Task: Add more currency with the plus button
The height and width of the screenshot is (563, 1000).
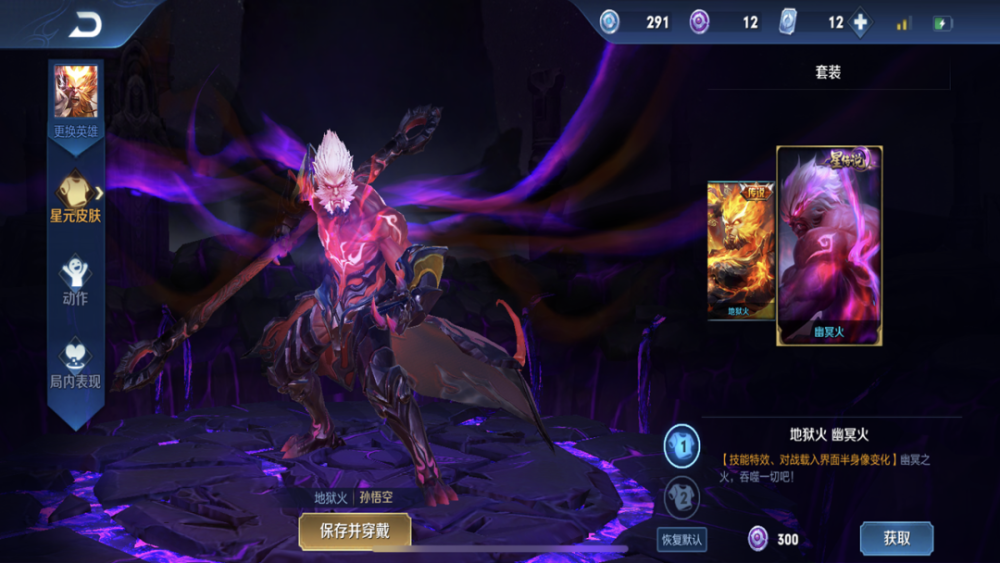Action: pos(860,23)
